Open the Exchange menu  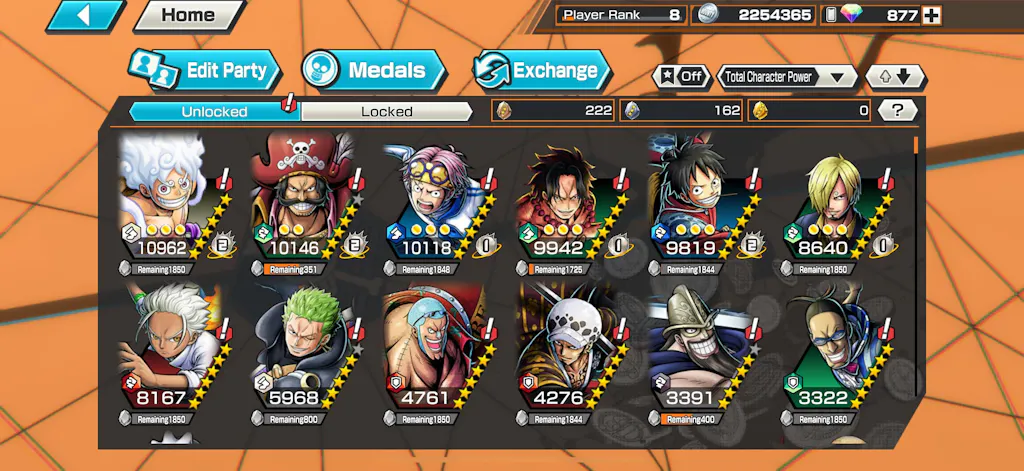click(541, 70)
